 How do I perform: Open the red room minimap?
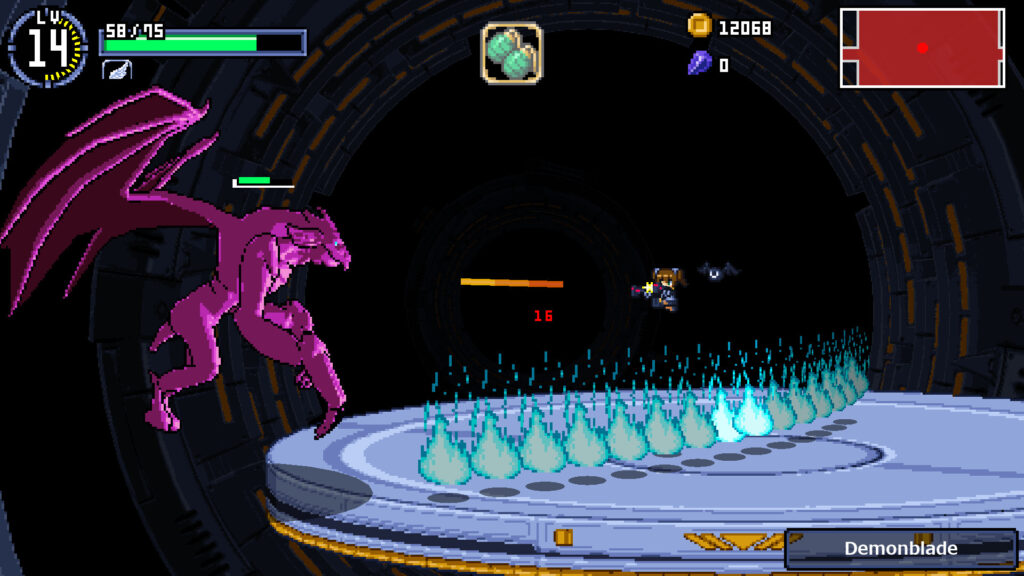pos(922,48)
